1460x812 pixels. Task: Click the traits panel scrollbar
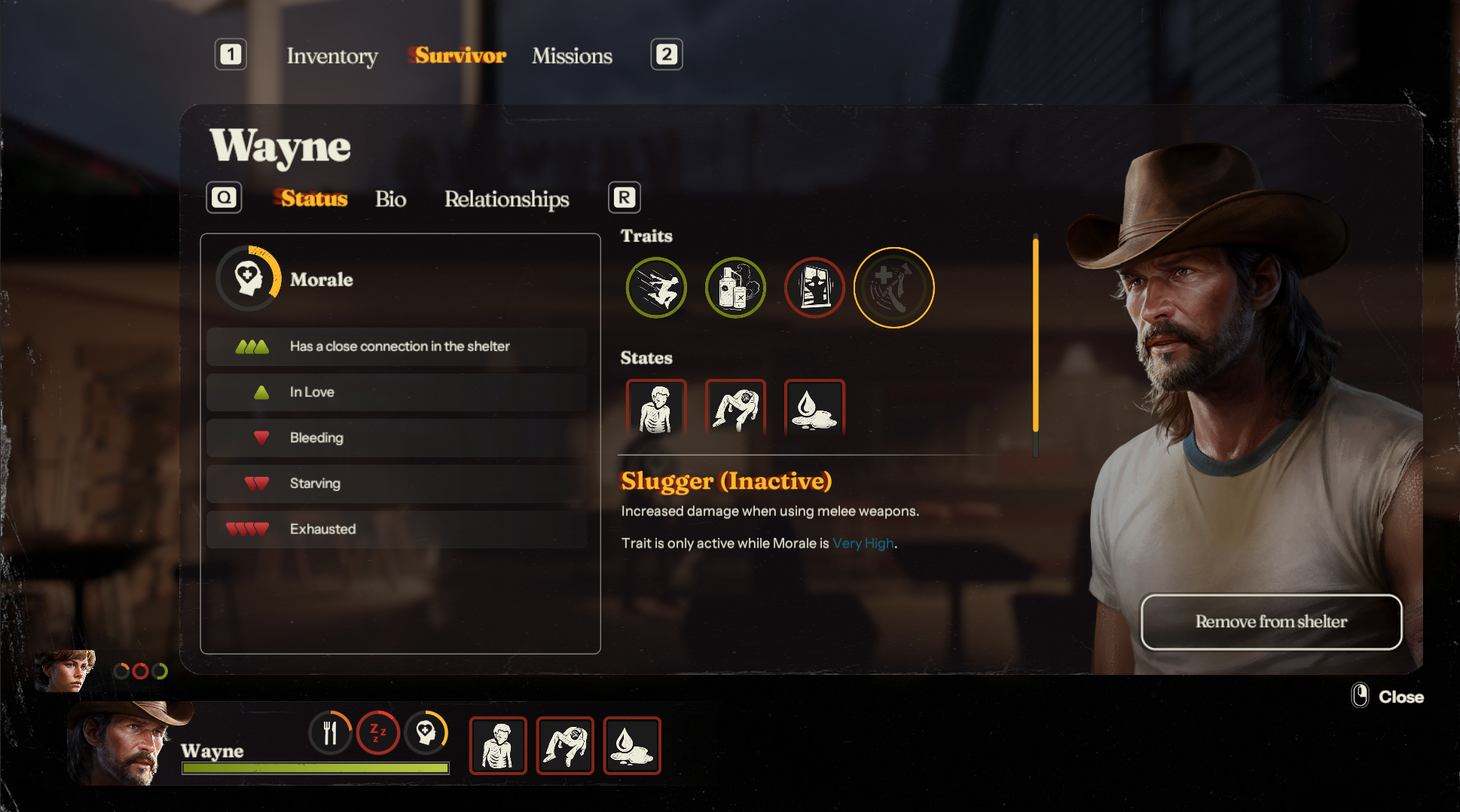[1036, 335]
